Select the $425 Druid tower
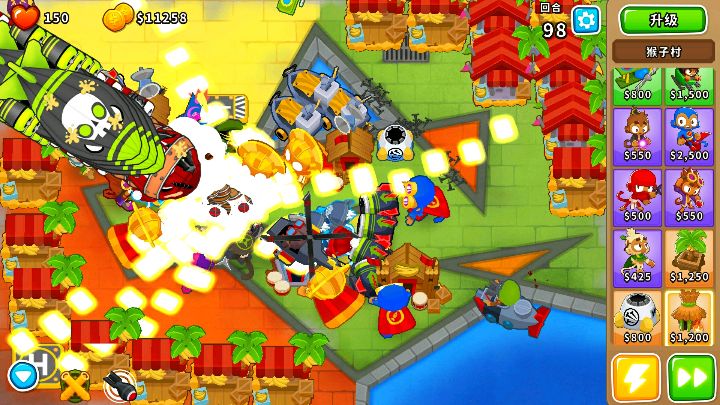The width and height of the screenshot is (720, 405). pyautogui.click(x=637, y=257)
